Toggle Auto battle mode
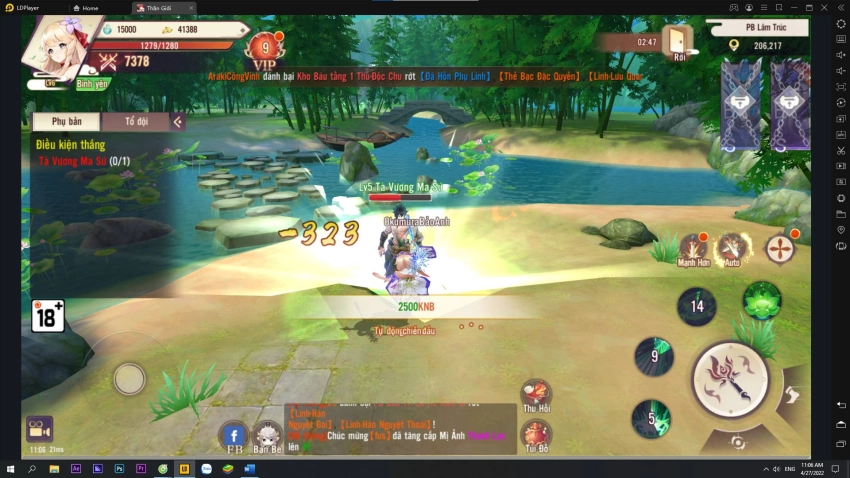Screen dimensions: 850x478 pos(733,249)
